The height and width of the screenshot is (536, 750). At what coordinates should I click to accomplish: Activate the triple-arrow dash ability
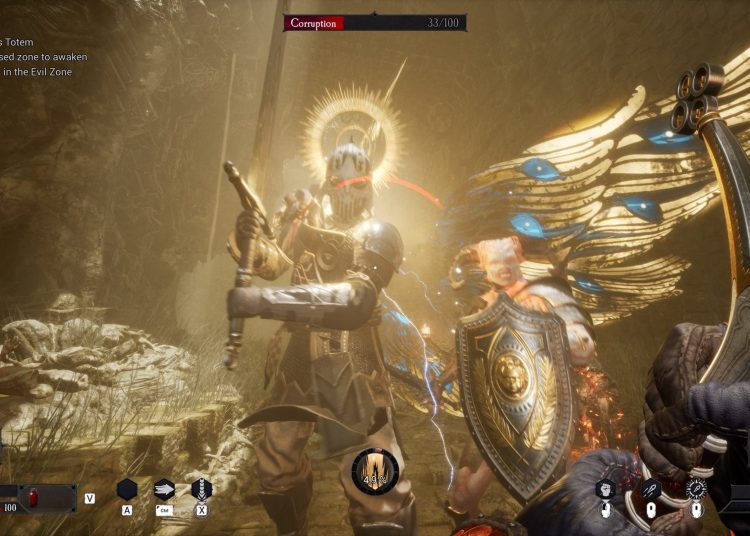coord(164,489)
